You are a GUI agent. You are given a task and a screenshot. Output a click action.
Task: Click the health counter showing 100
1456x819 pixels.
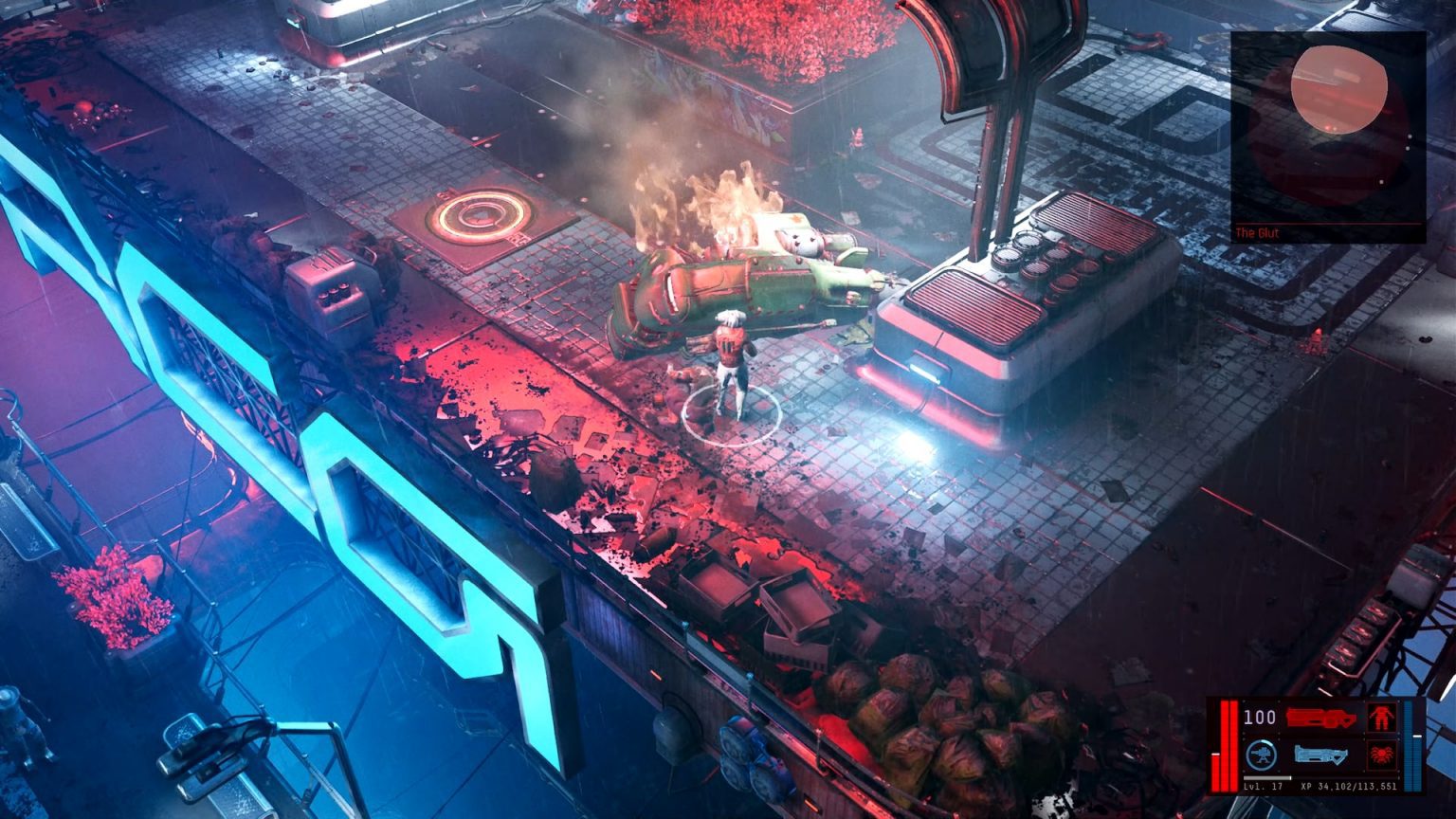tap(1259, 716)
